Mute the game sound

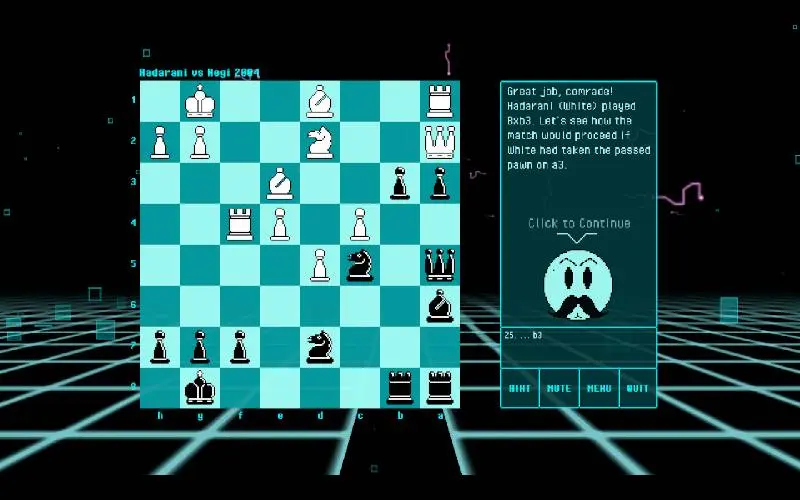(x=559, y=388)
